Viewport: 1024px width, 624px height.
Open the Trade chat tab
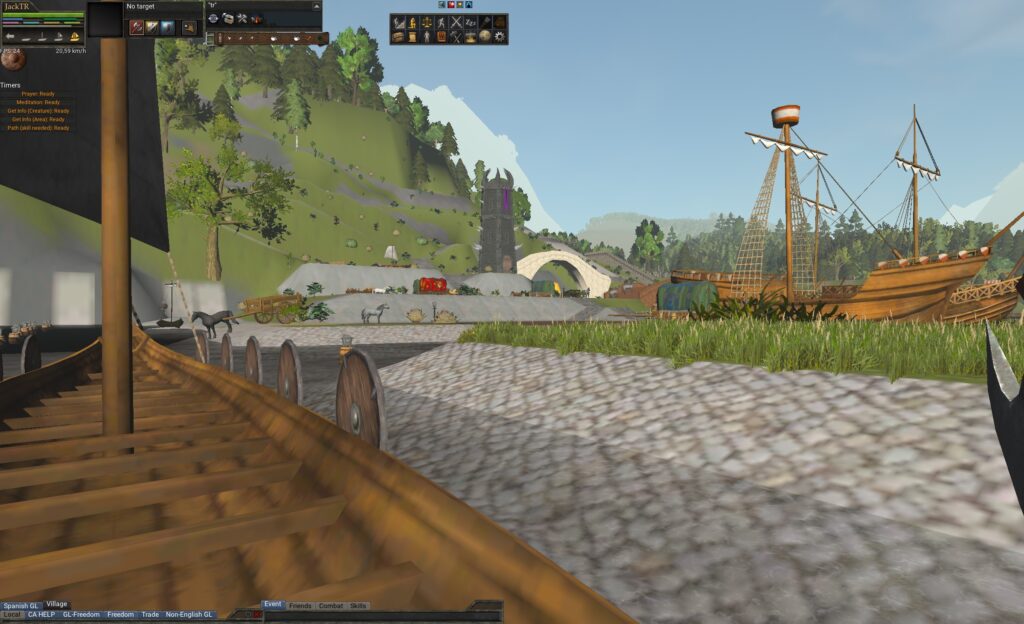point(150,615)
